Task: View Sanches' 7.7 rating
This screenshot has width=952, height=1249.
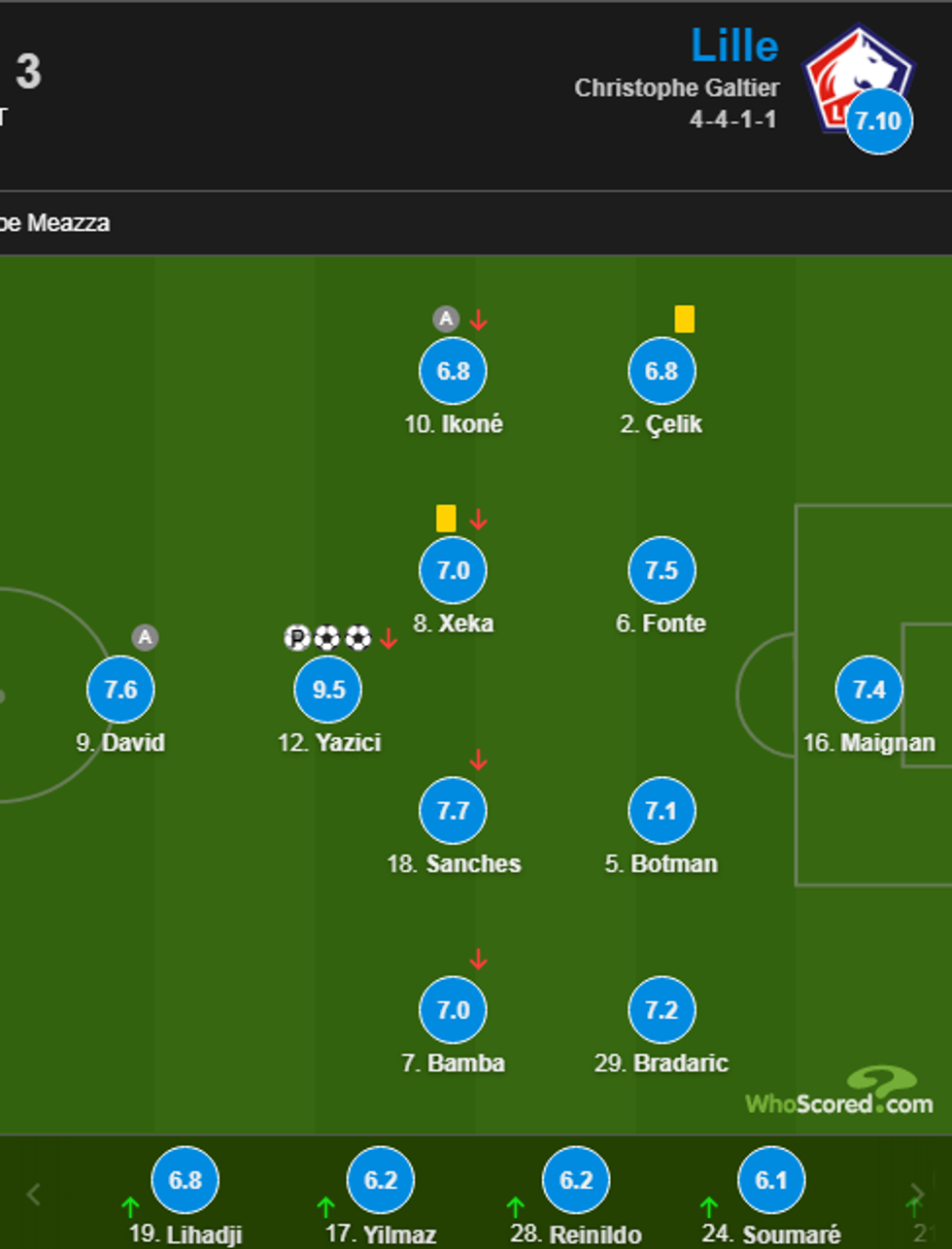Action: tap(453, 810)
